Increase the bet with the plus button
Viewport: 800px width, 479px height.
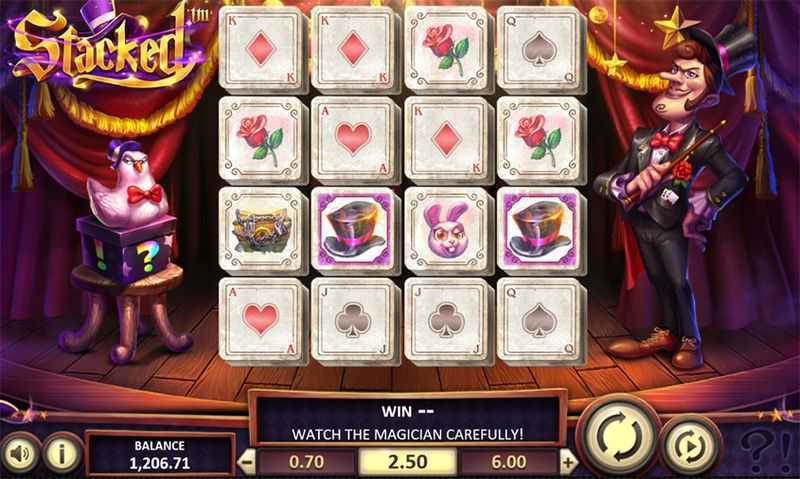click(569, 463)
